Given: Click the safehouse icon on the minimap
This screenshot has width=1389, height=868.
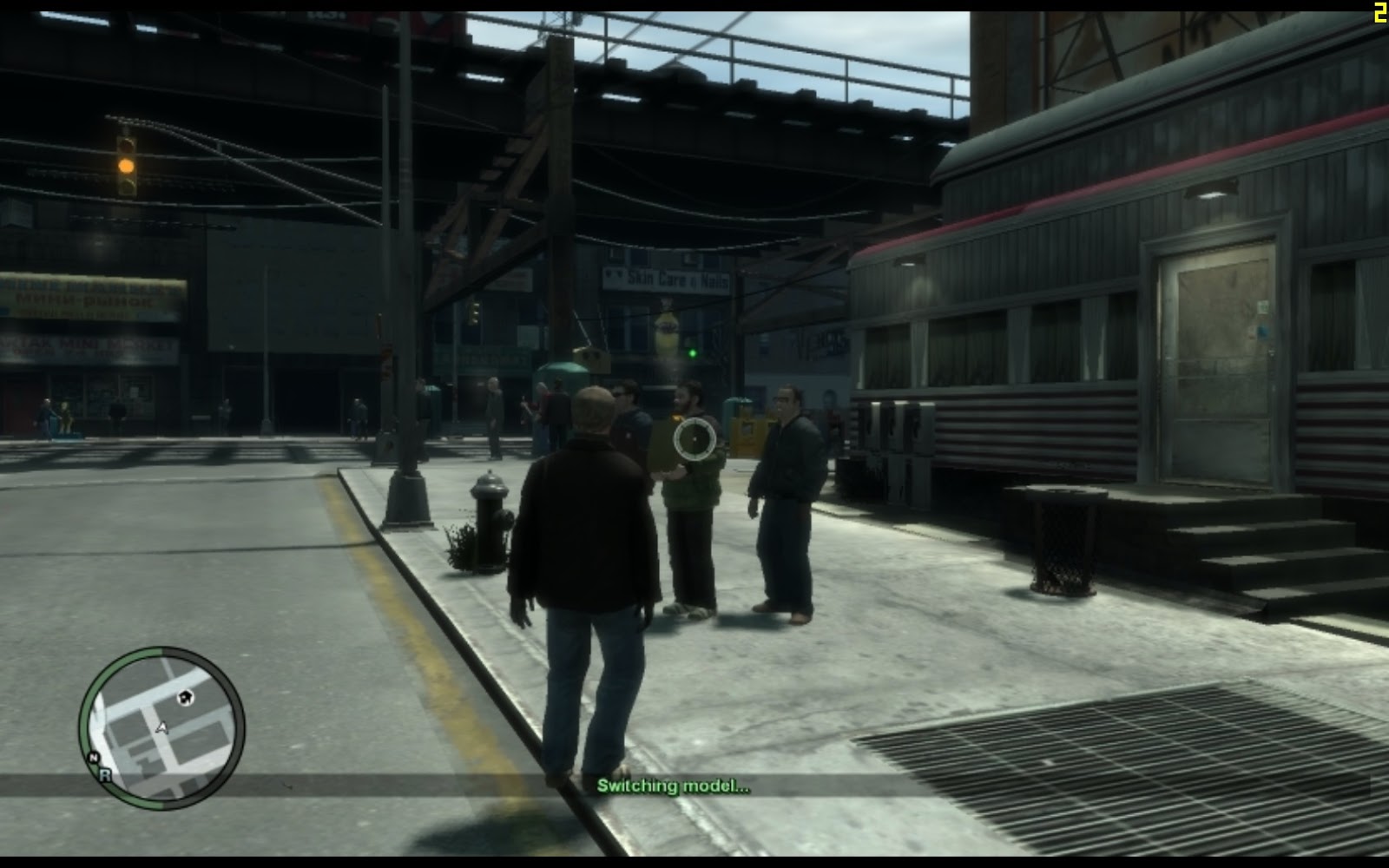Looking at the screenshot, I should click(185, 699).
